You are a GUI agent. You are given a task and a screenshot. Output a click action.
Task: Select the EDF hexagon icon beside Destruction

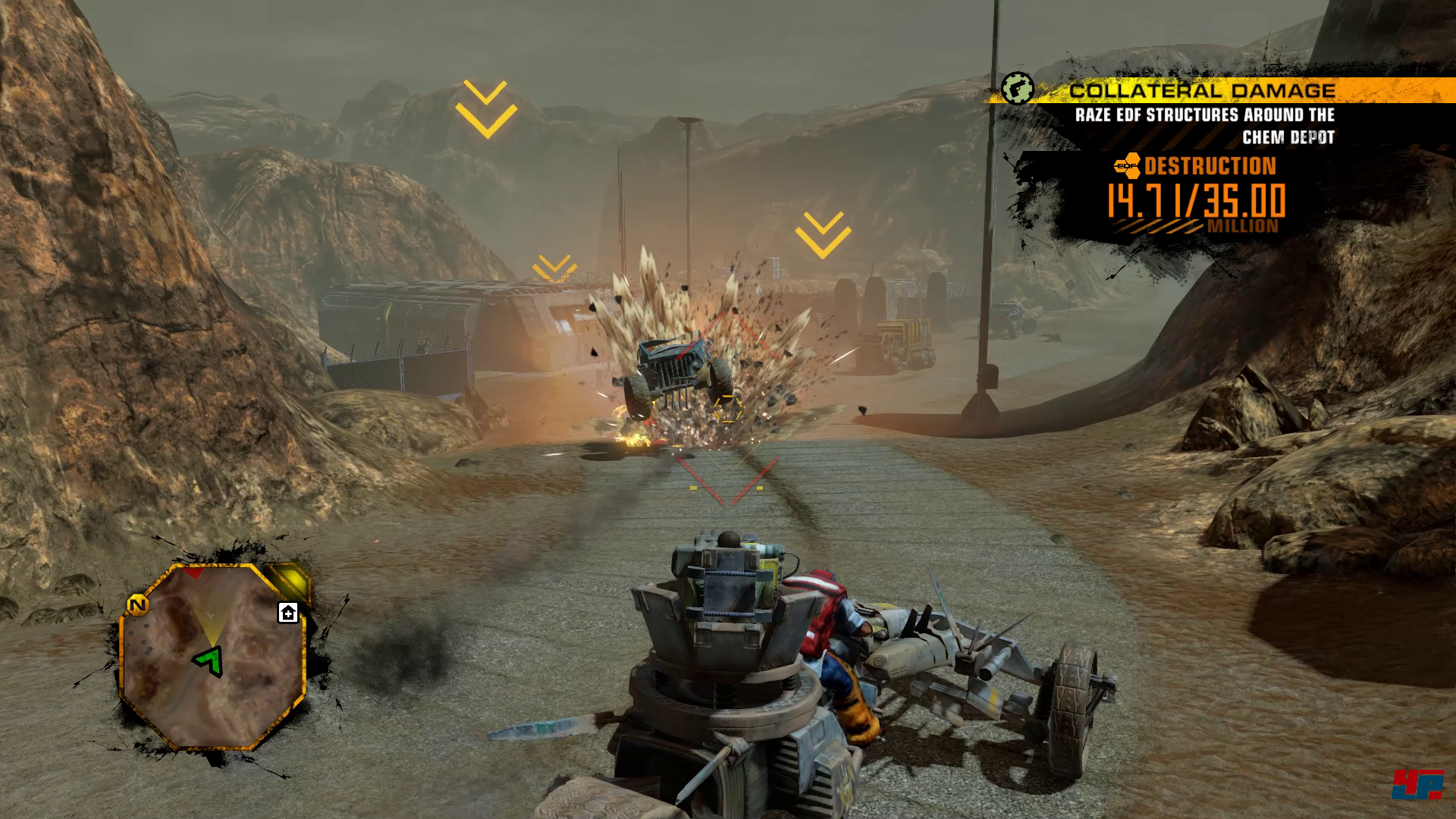[x=1127, y=165]
